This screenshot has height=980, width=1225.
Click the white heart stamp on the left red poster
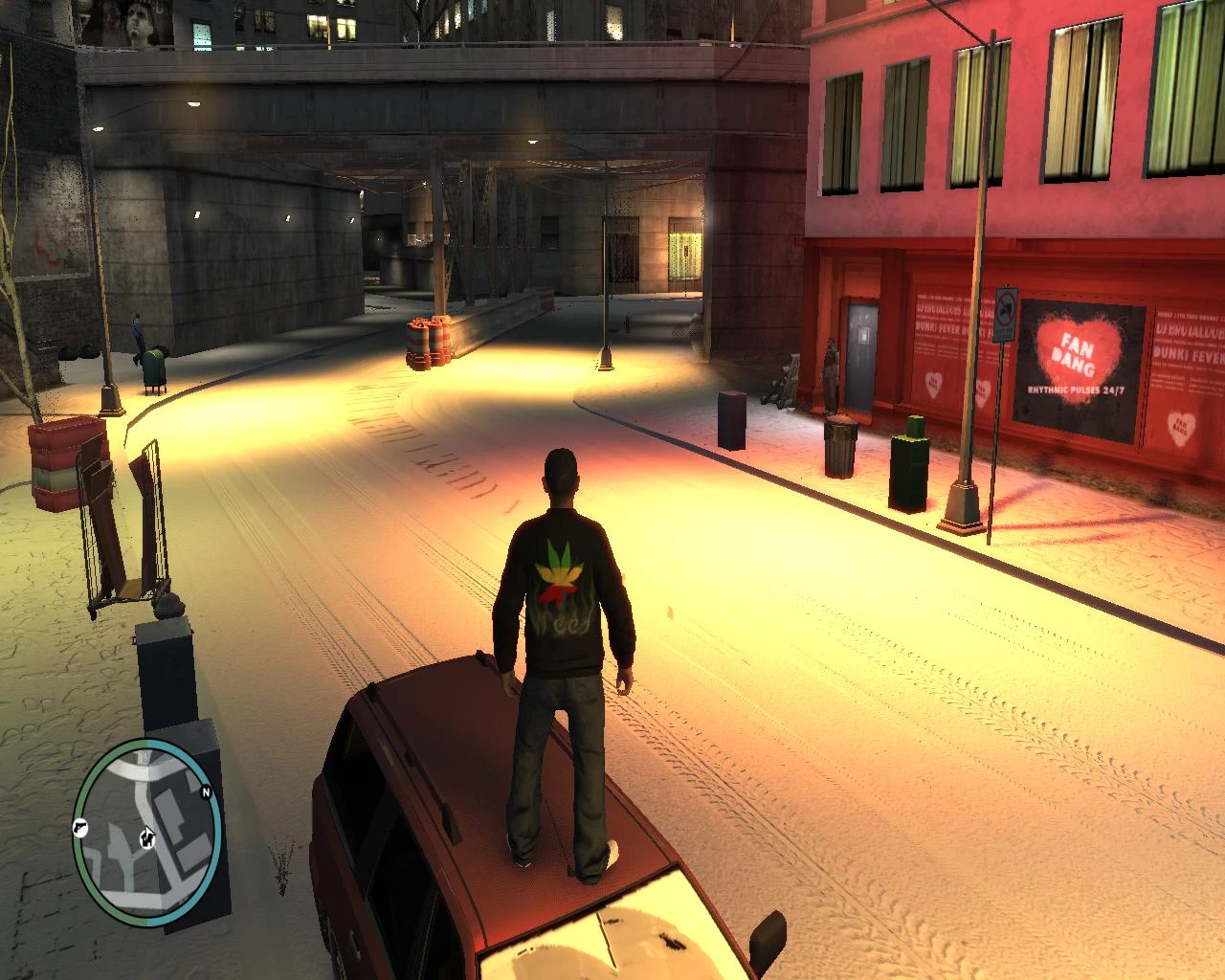(x=934, y=384)
